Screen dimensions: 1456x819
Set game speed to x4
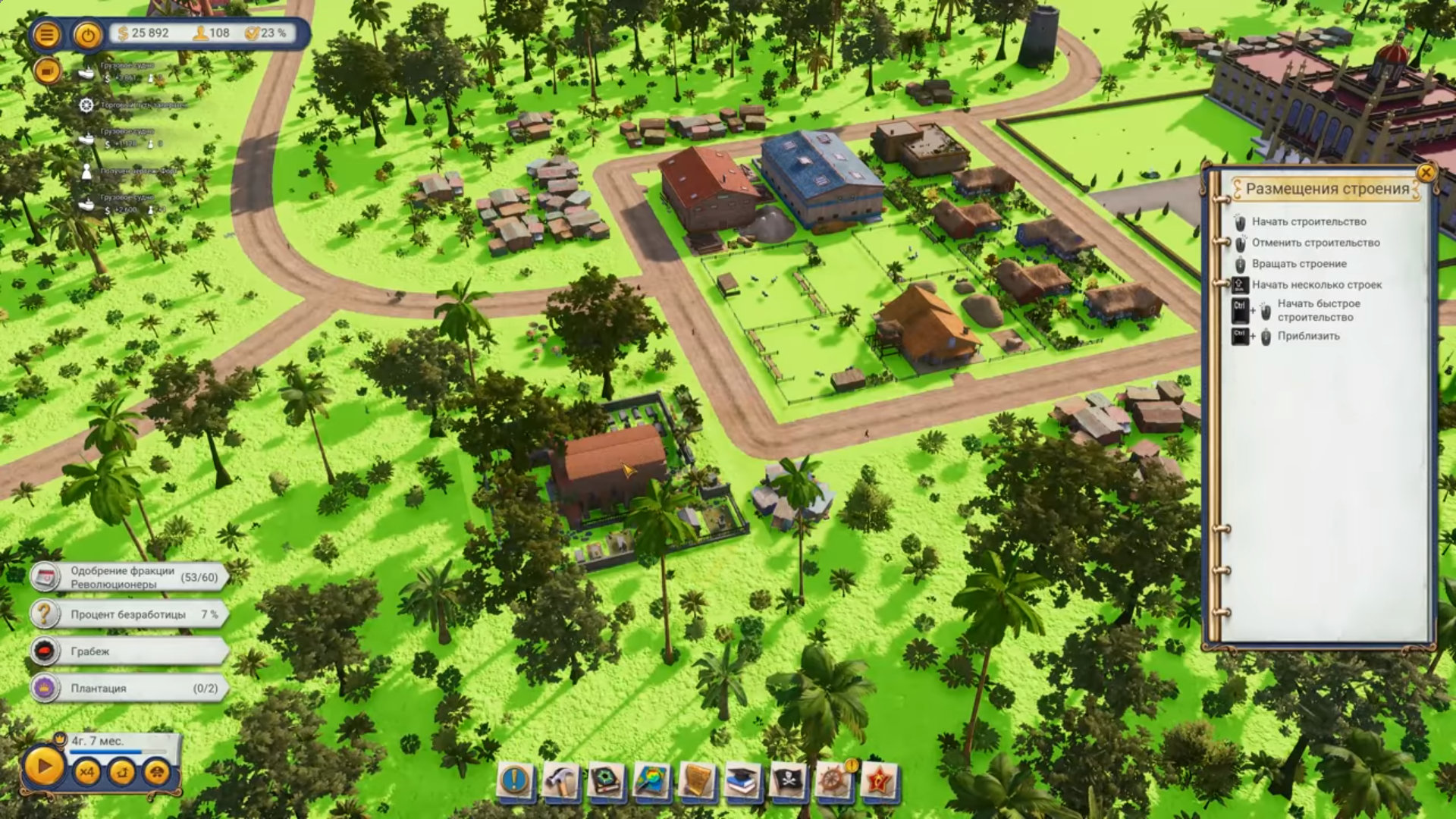coord(87,772)
